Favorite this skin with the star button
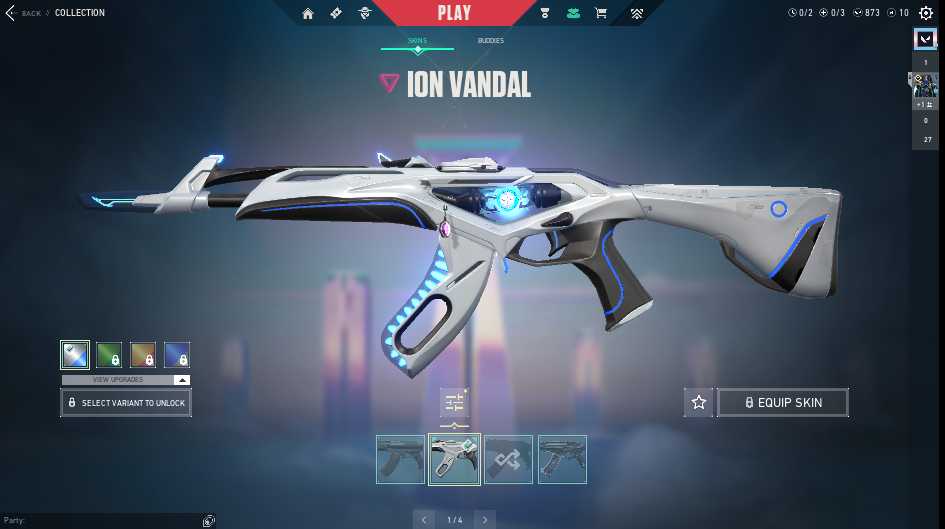Screen dimensions: 945x529 [699, 403]
